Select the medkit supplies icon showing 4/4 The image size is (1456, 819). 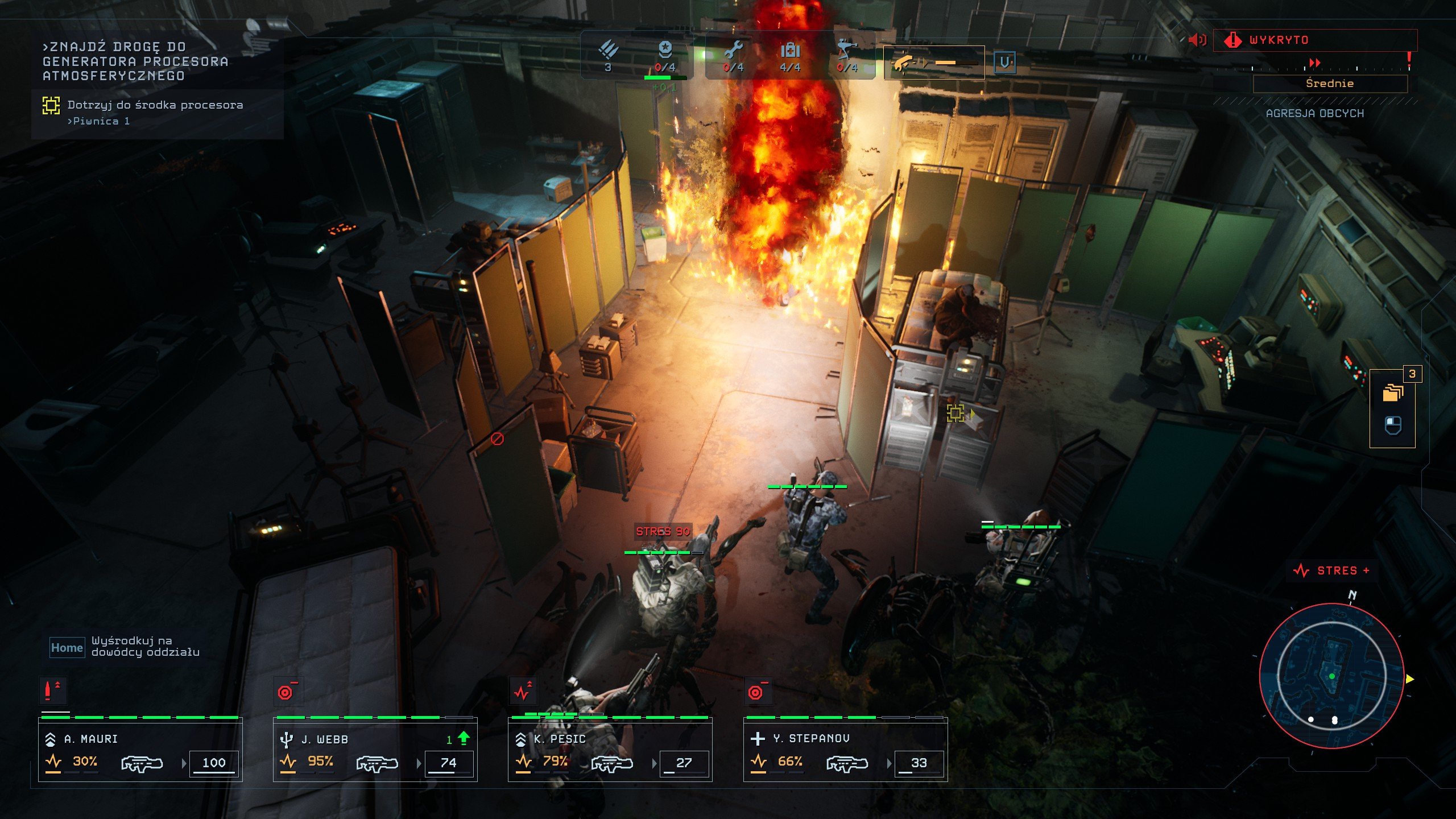click(791, 51)
